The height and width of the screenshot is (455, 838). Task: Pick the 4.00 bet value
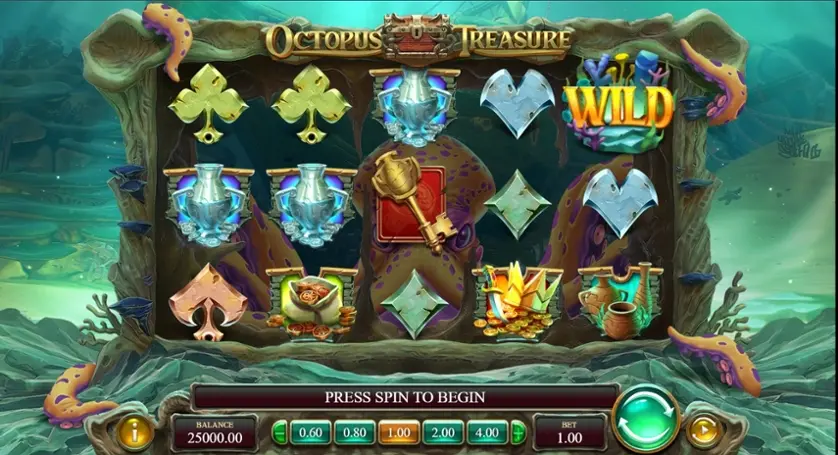coord(486,432)
